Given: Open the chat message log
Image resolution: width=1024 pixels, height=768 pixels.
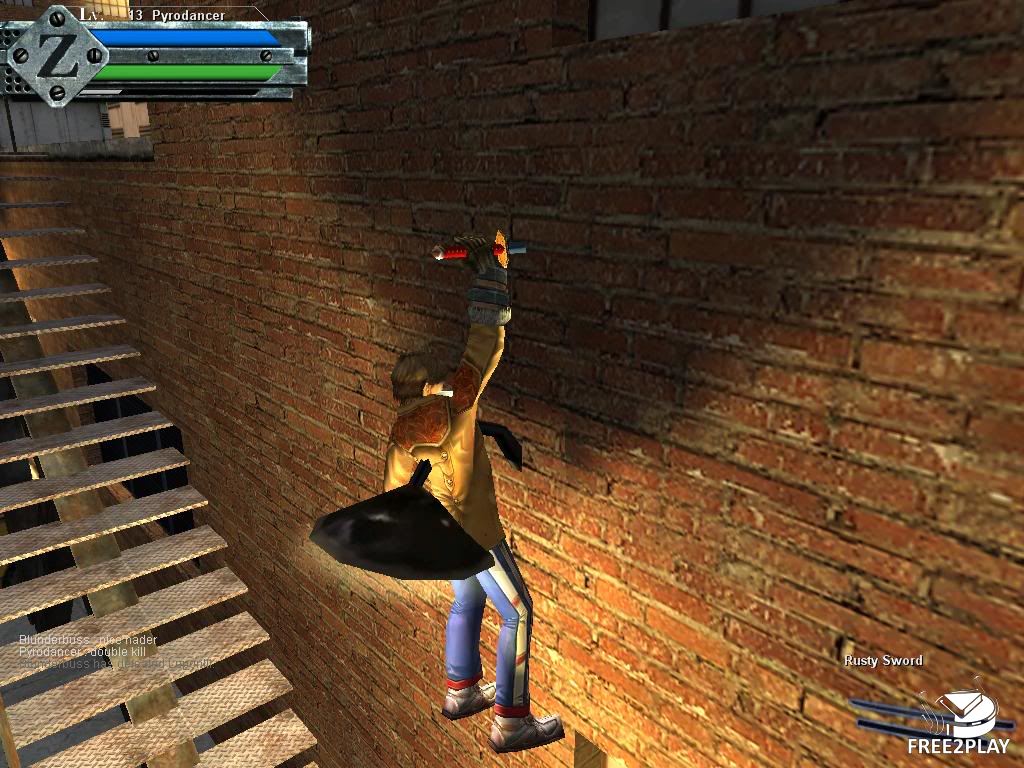Looking at the screenshot, I should [115, 651].
